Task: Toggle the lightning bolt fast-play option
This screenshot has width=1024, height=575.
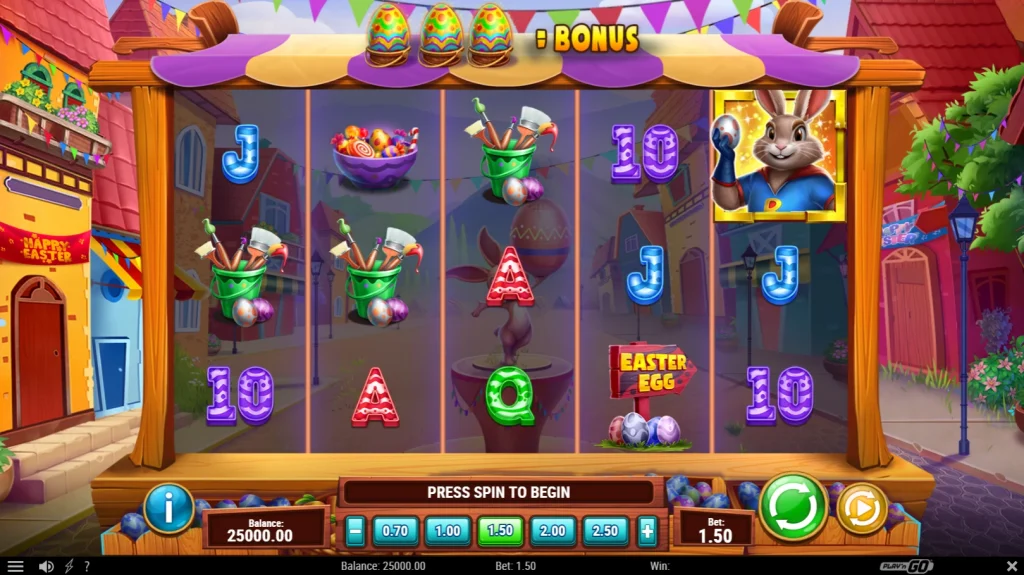Action: tap(69, 566)
